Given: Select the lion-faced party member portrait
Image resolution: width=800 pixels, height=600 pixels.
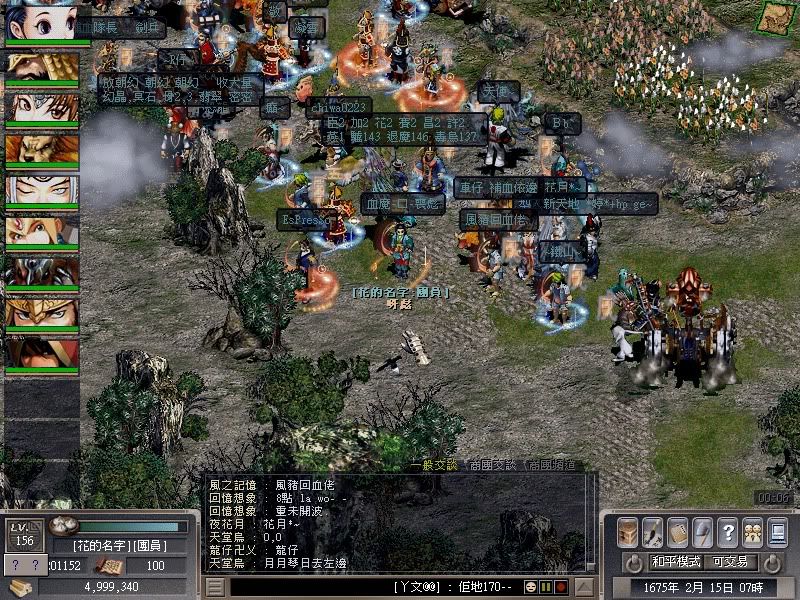Looking at the screenshot, I should click(42, 150).
